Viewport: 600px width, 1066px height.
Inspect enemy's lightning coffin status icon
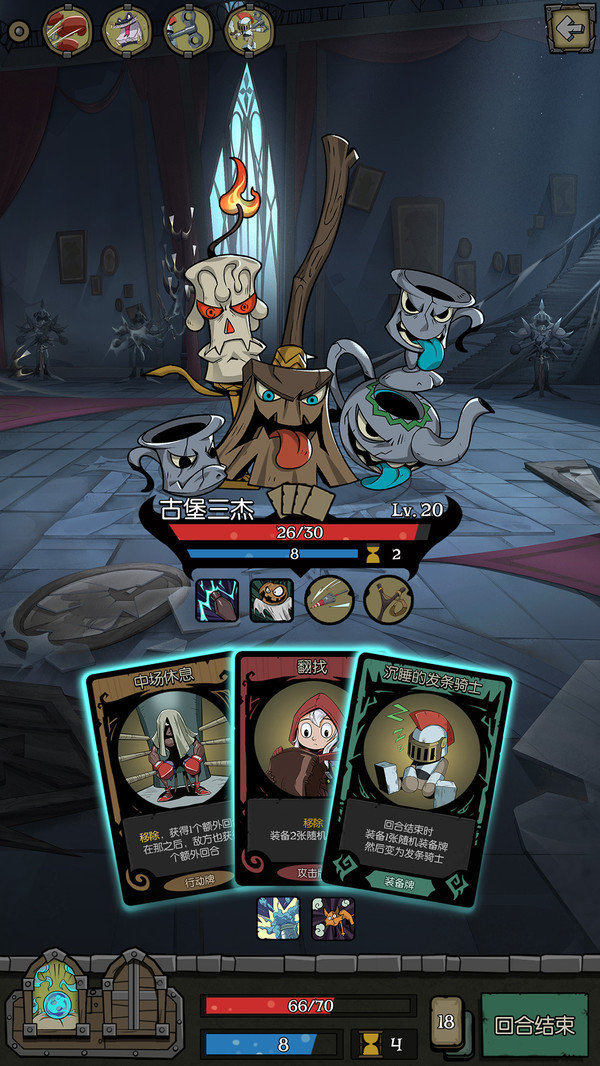pos(216,601)
